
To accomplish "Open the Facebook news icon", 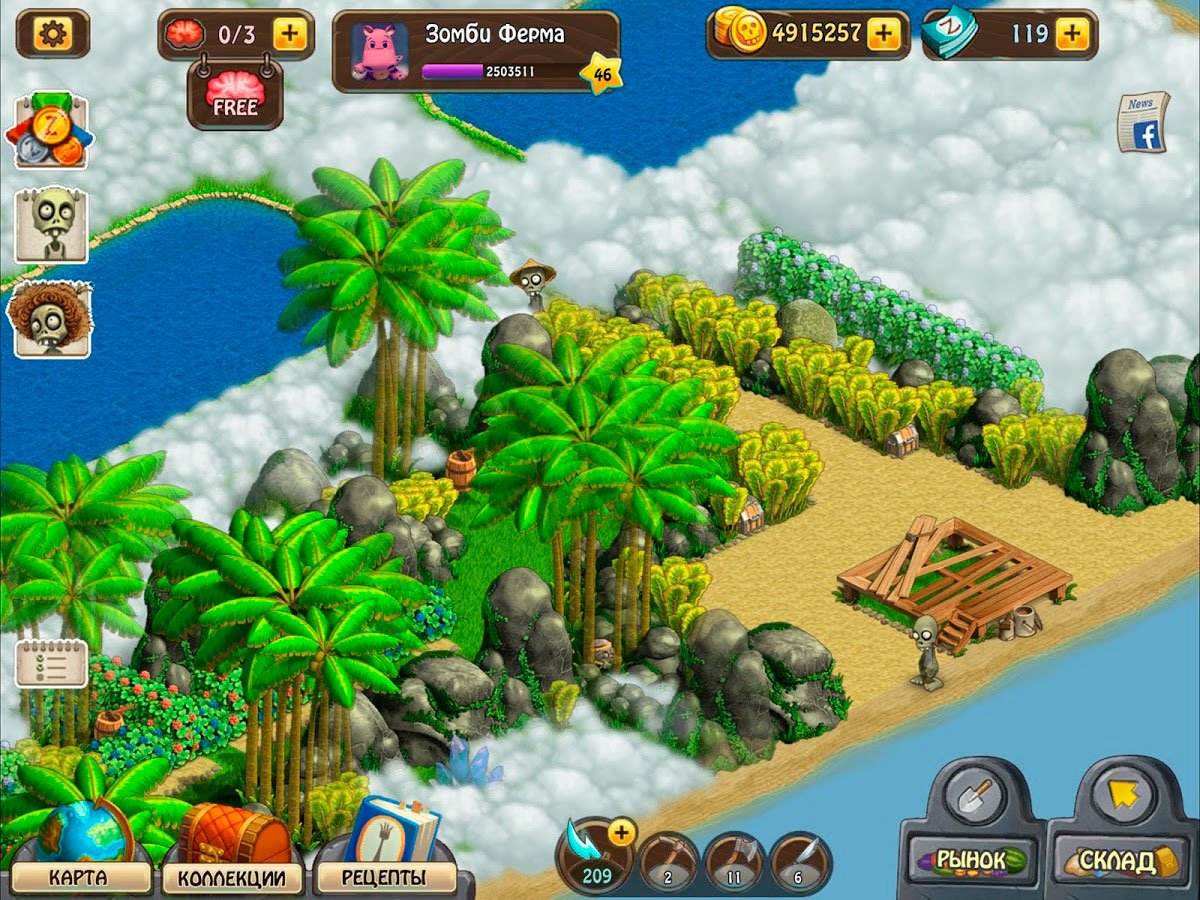I will click(x=1141, y=123).
